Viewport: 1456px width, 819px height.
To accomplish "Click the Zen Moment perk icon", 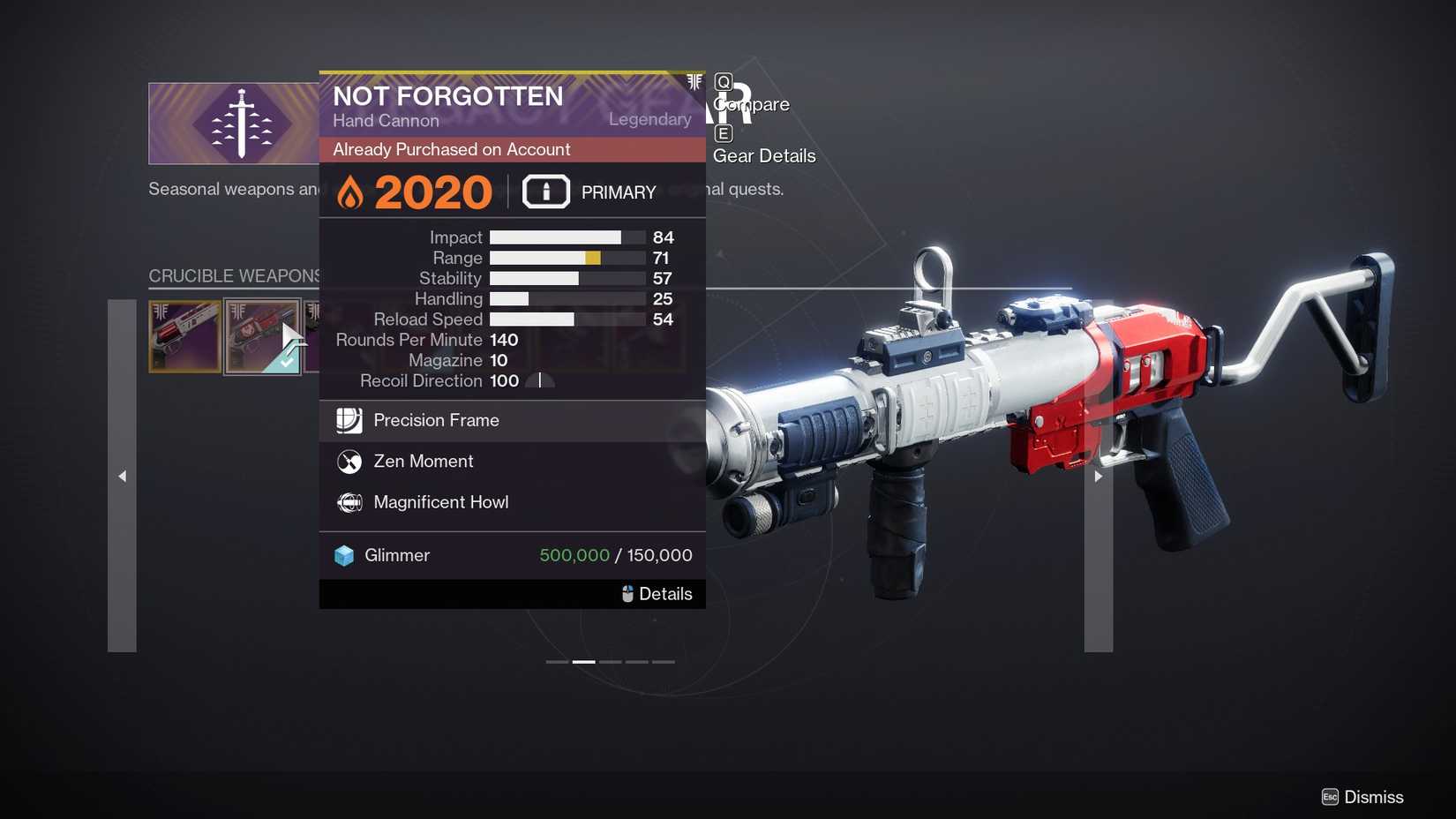I will [x=349, y=462].
